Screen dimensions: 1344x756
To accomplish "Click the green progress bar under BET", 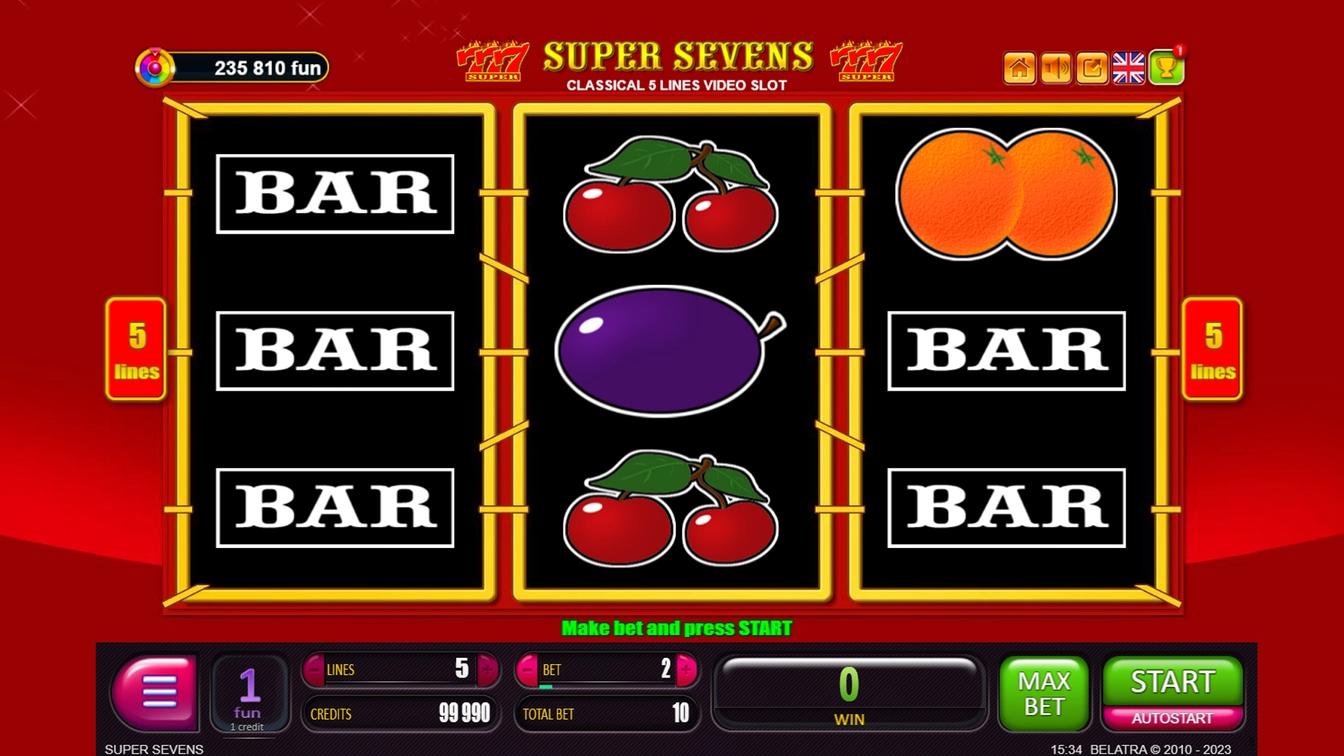I will point(547,688).
